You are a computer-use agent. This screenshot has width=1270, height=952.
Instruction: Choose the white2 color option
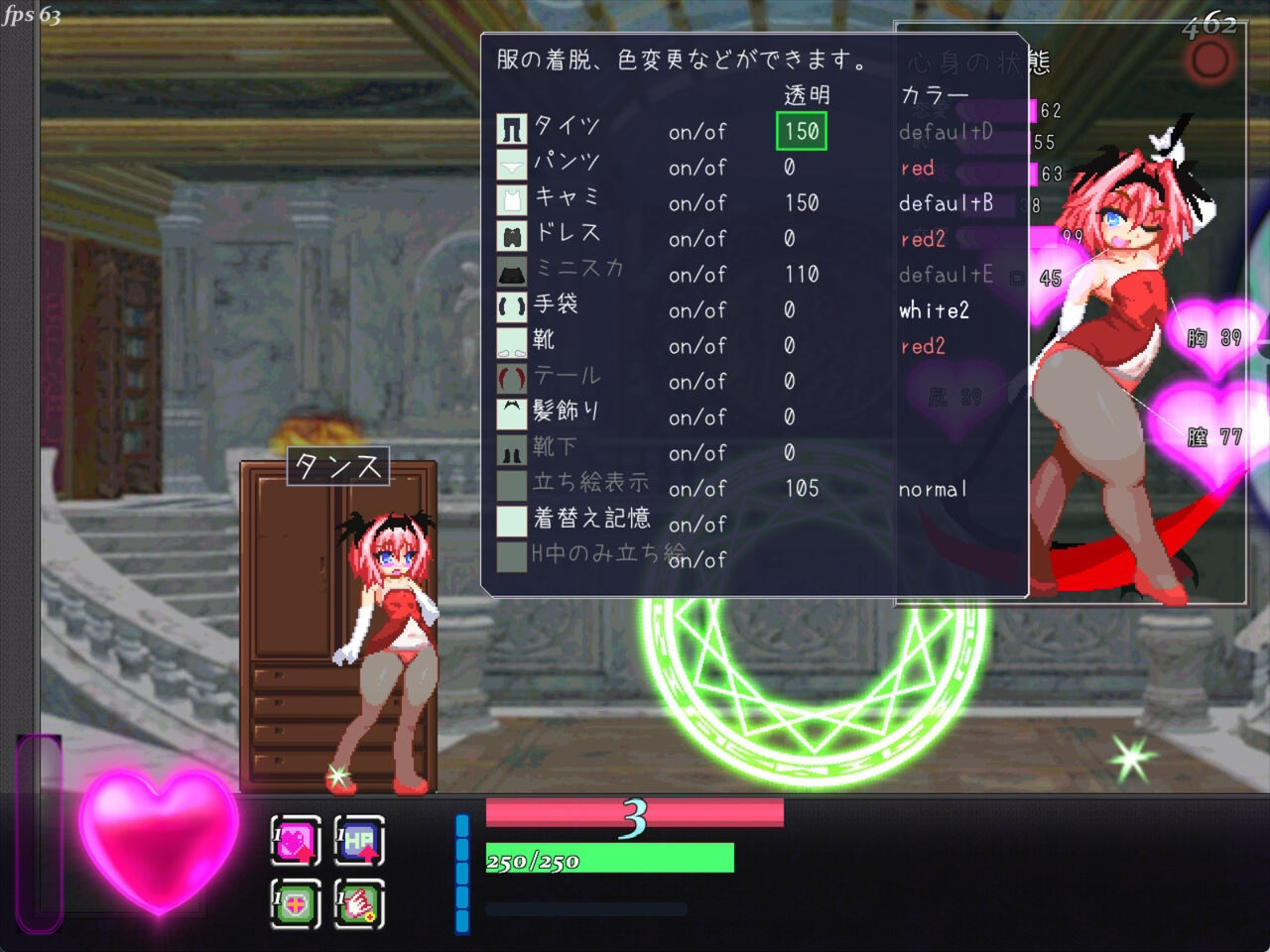[x=933, y=309]
